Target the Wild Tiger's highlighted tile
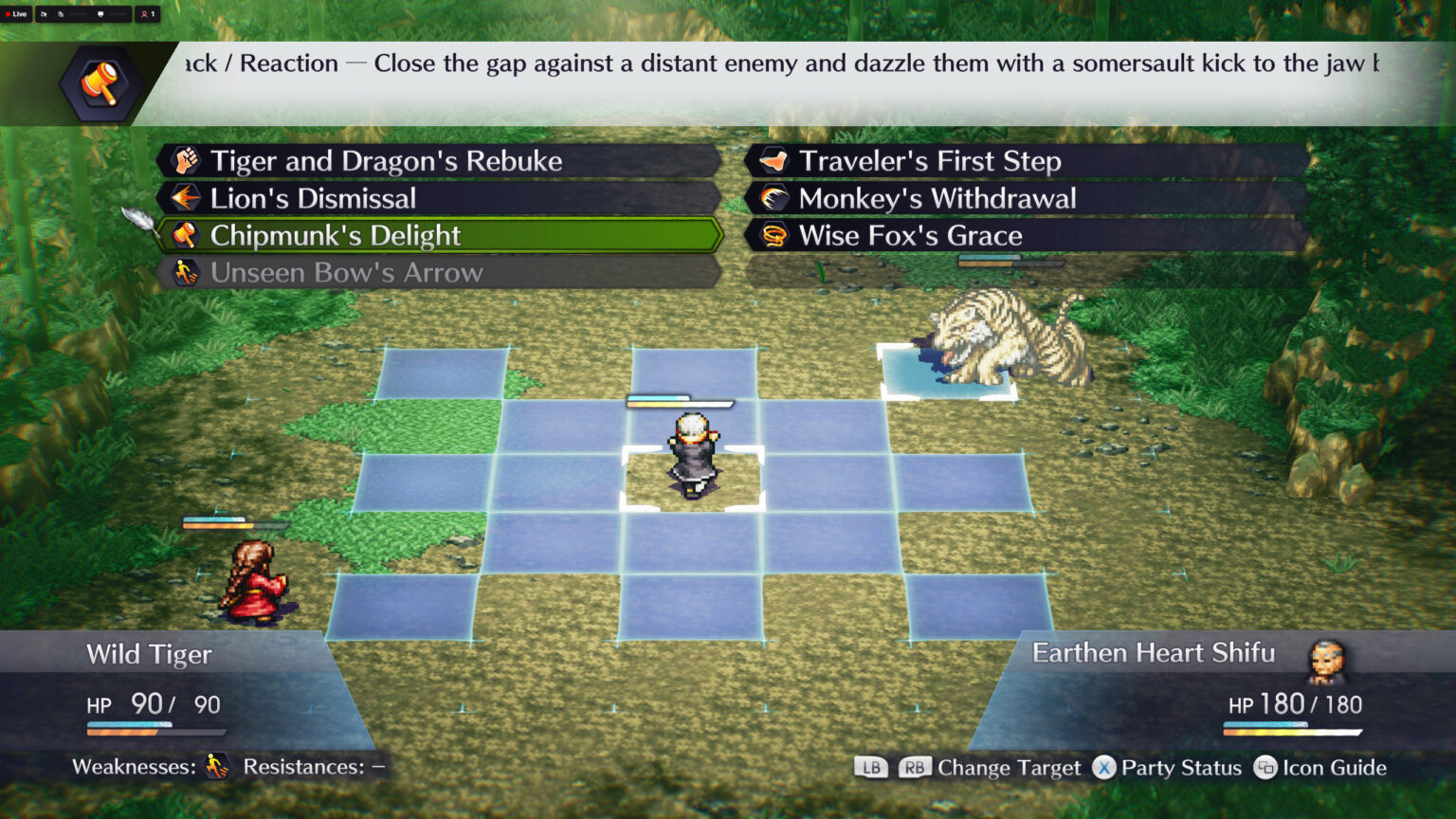 tap(948, 372)
